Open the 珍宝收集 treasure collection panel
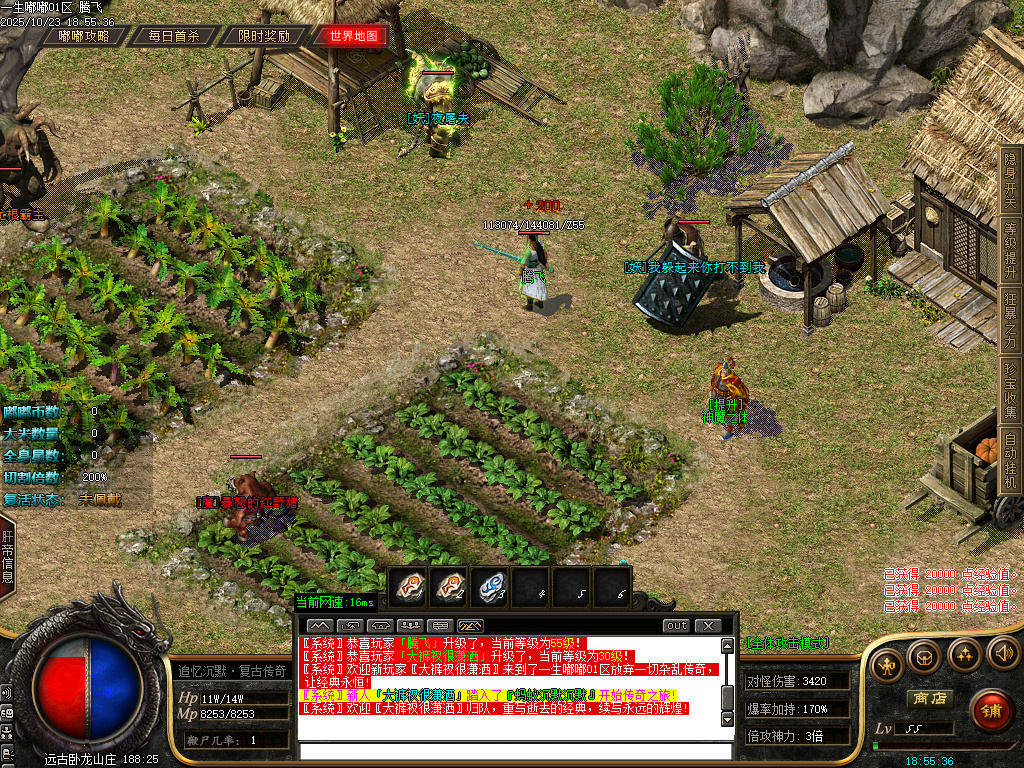Screen dimensions: 1024x768 click(x=1010, y=392)
